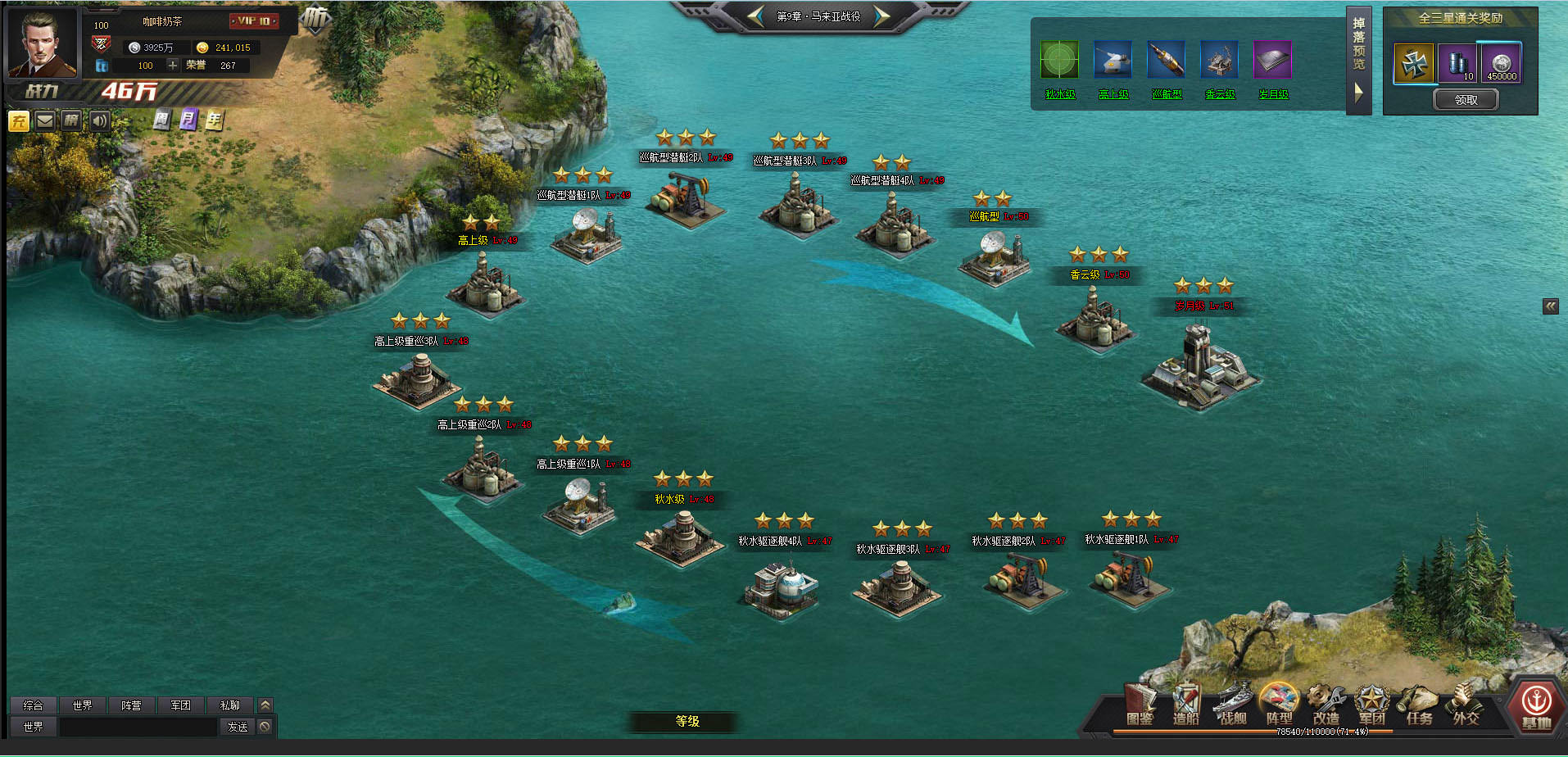Switch chat to the 军团 tab
Image resolution: width=1568 pixels, height=757 pixels.
(x=180, y=705)
